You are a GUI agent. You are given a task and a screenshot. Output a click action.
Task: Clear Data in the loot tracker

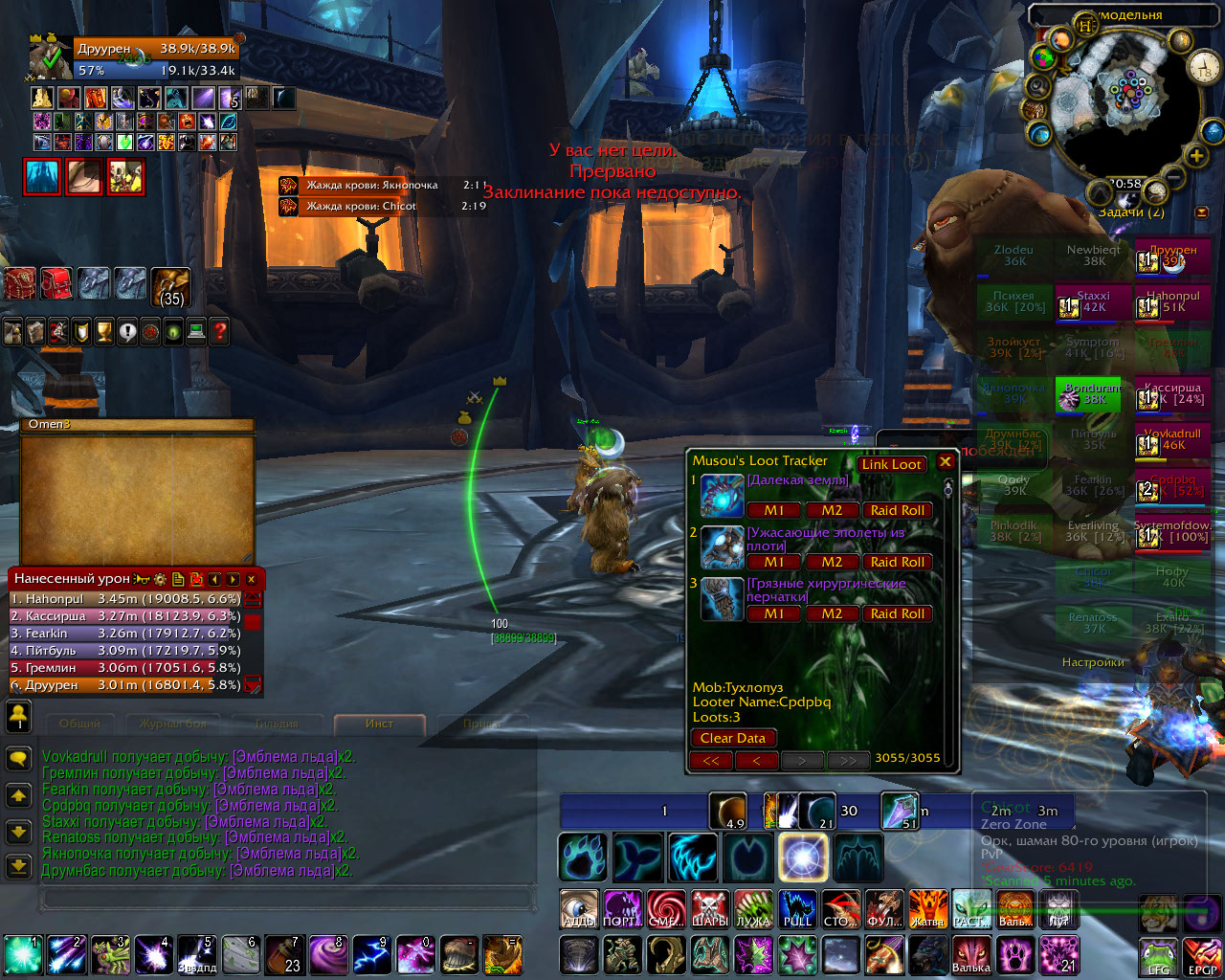click(732, 738)
